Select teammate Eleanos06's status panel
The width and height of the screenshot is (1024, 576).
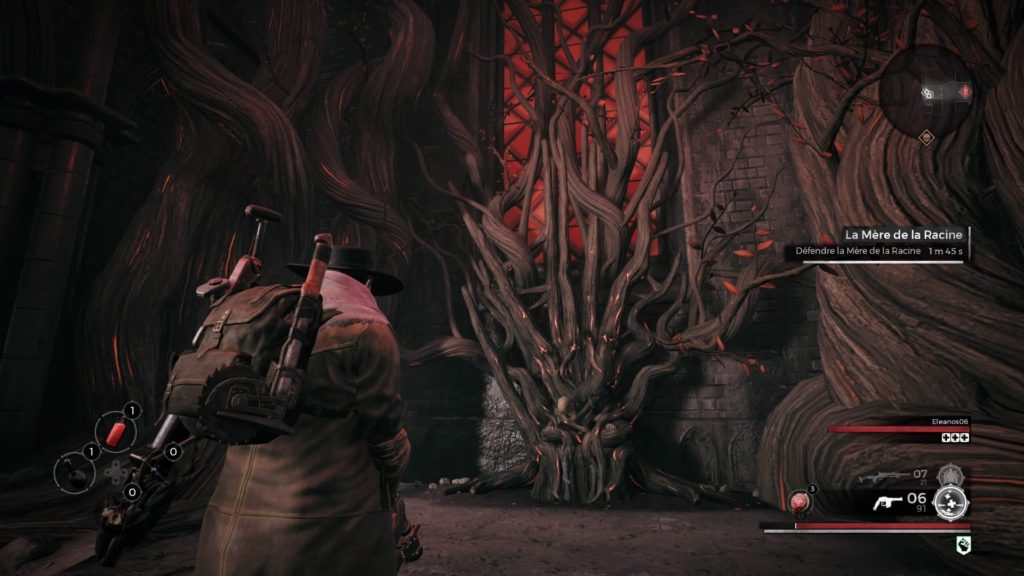pyautogui.click(x=899, y=430)
